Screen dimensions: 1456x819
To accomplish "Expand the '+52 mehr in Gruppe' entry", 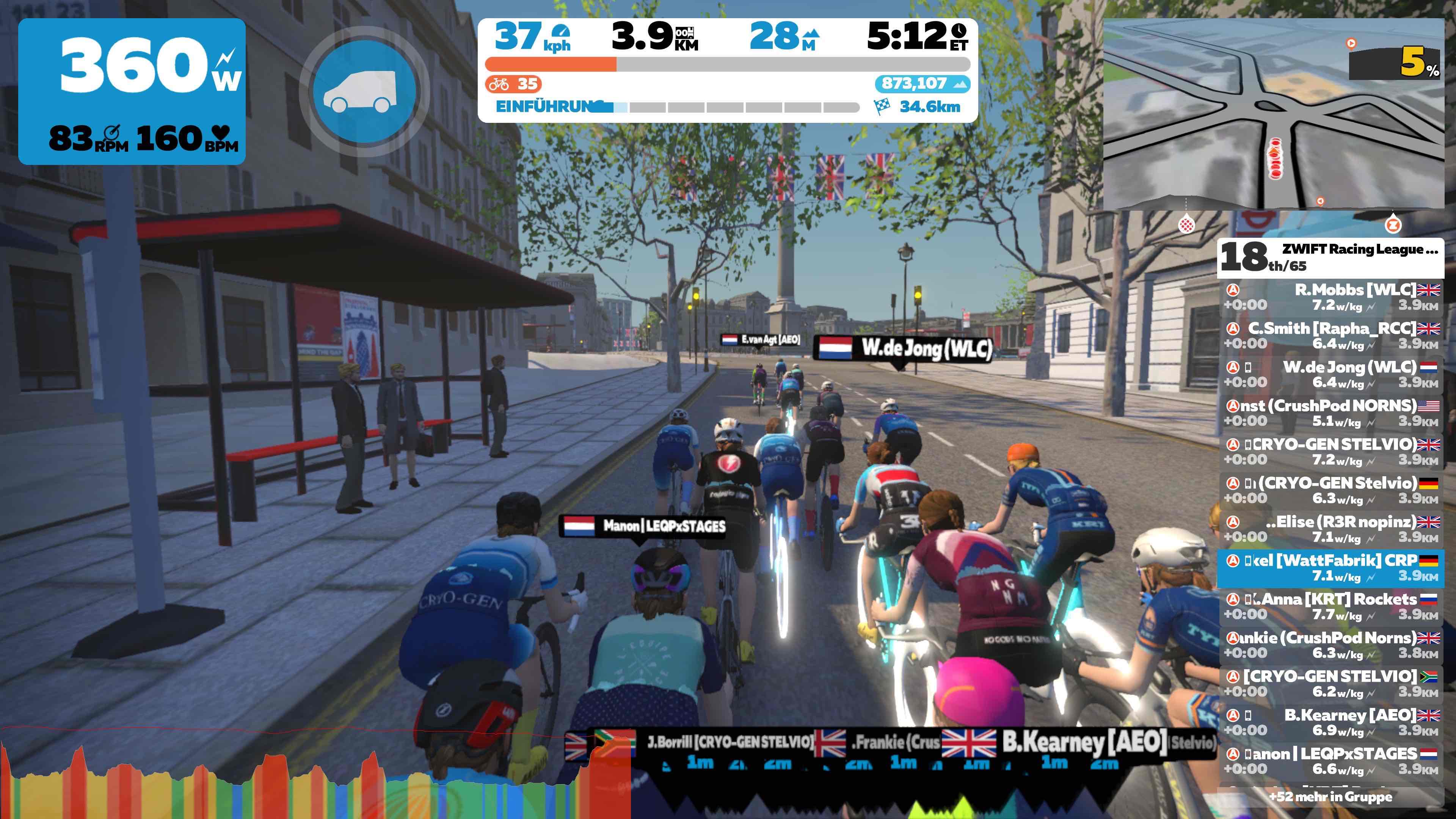I will coord(1330,797).
